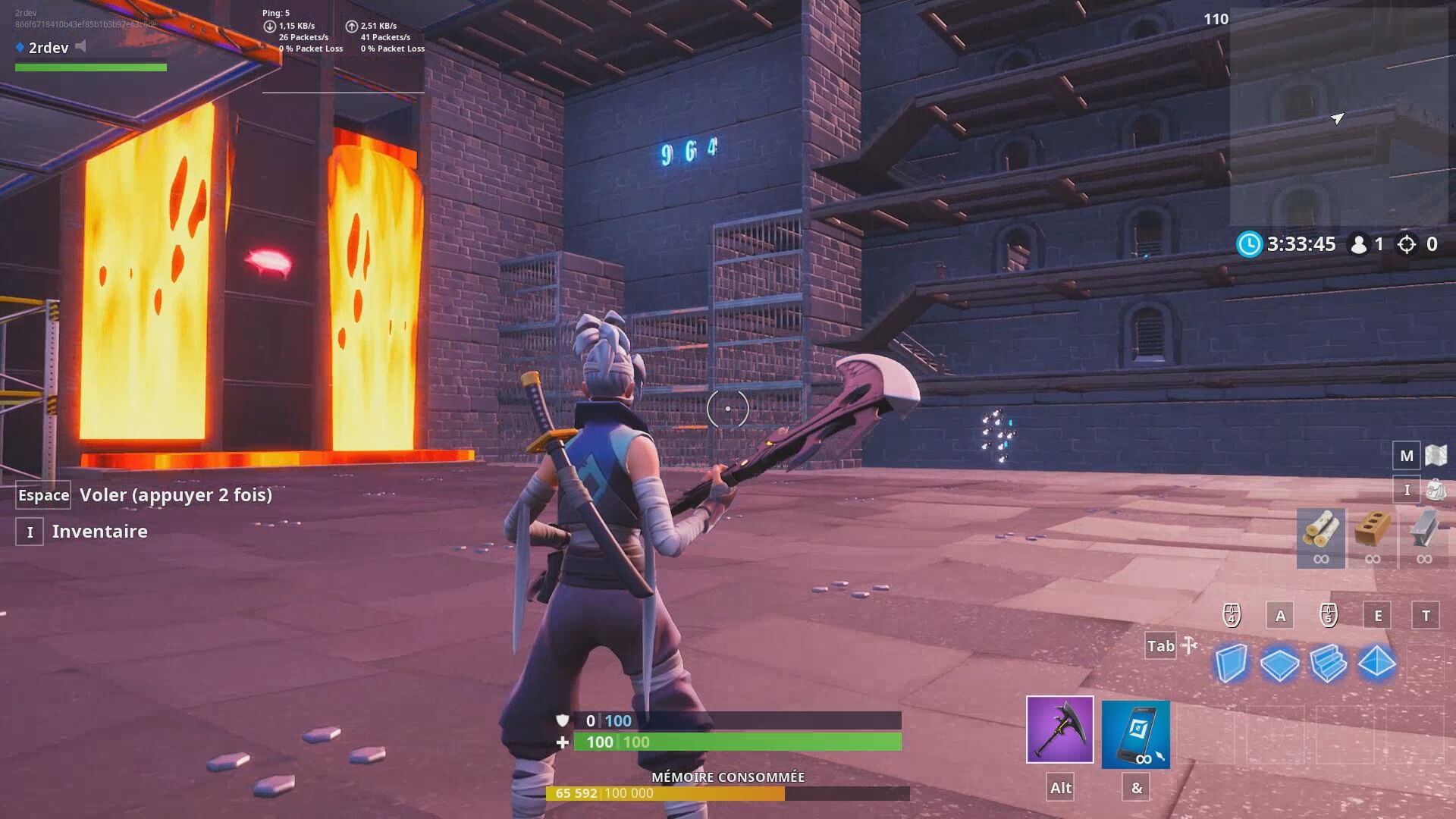Select the pyramid roof building piece icon
Screen dimensions: 1456x819
click(x=1379, y=662)
